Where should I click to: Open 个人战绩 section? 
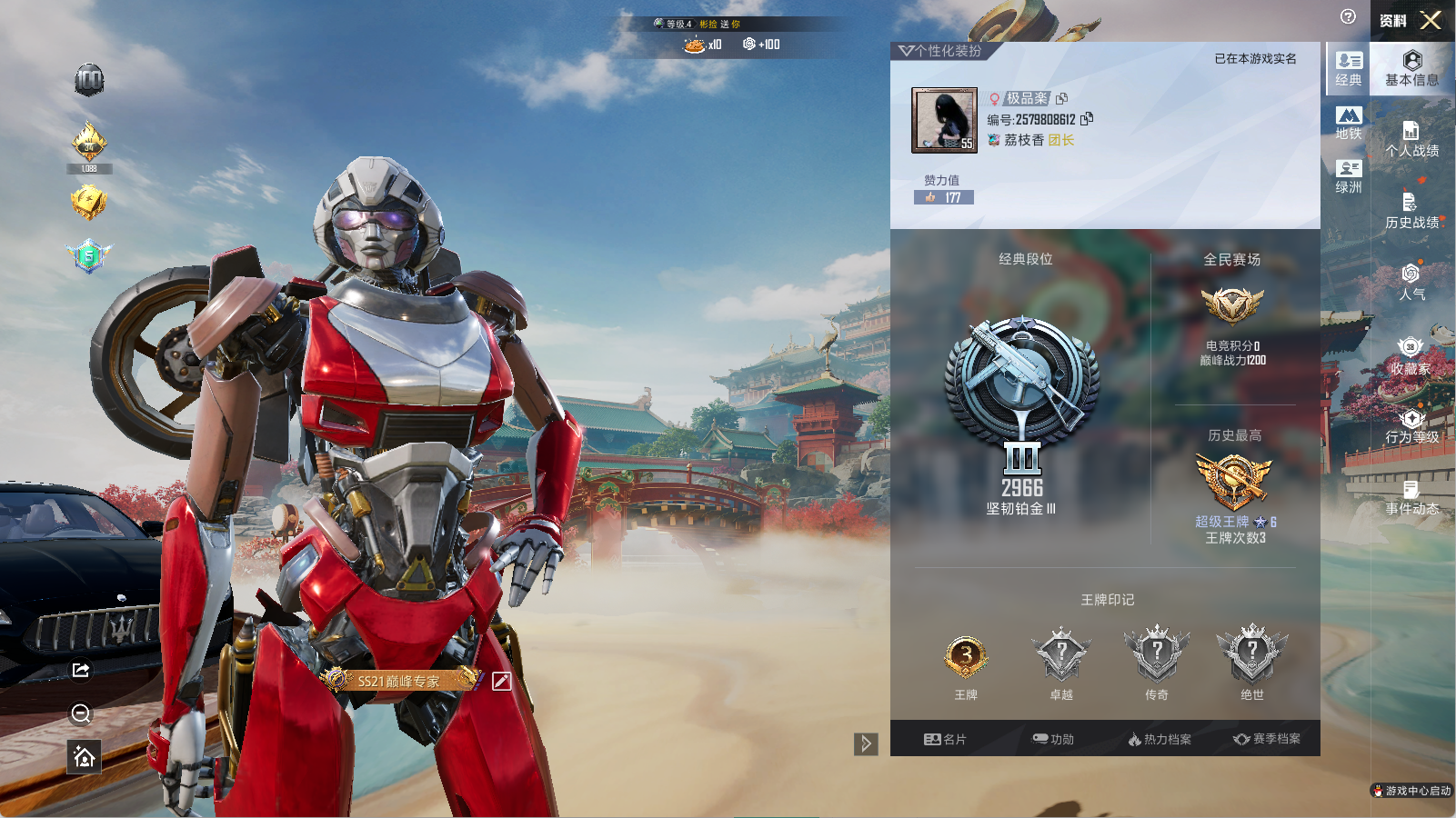[1411, 140]
